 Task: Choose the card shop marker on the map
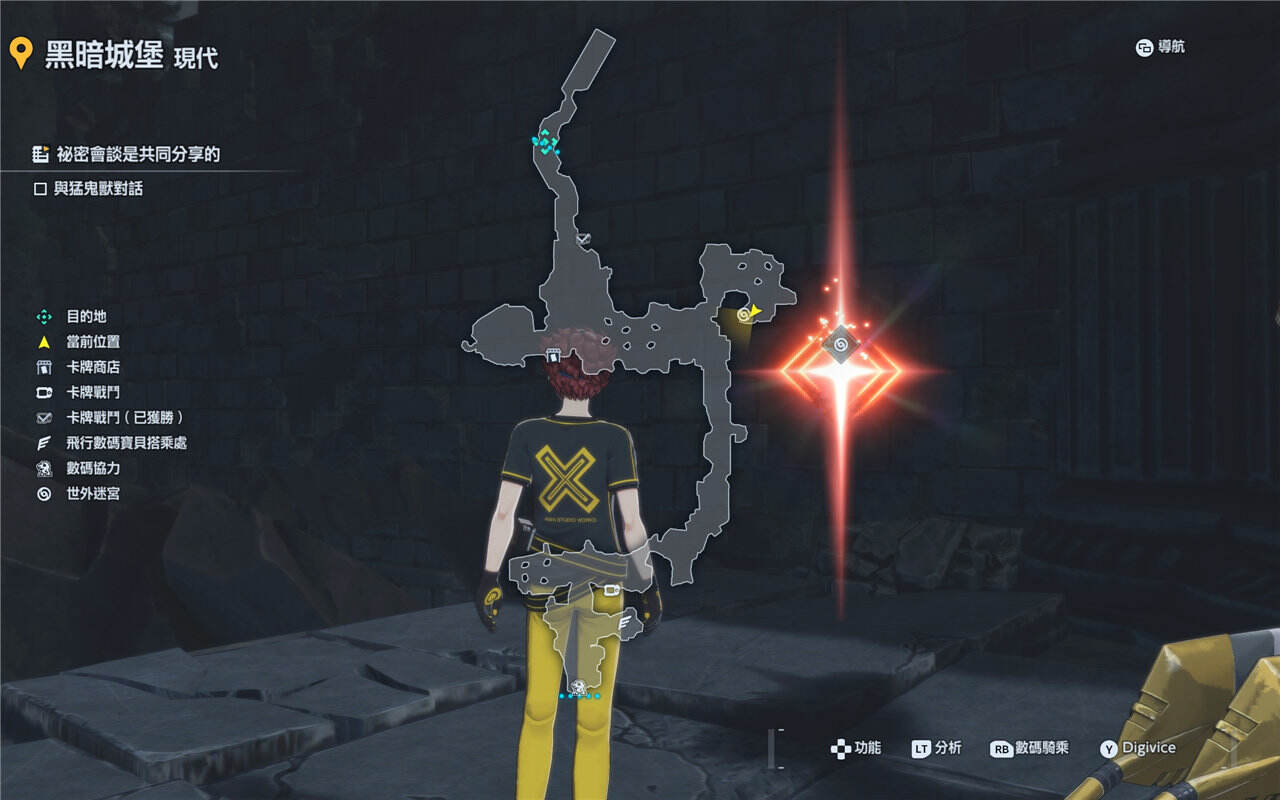tap(553, 355)
